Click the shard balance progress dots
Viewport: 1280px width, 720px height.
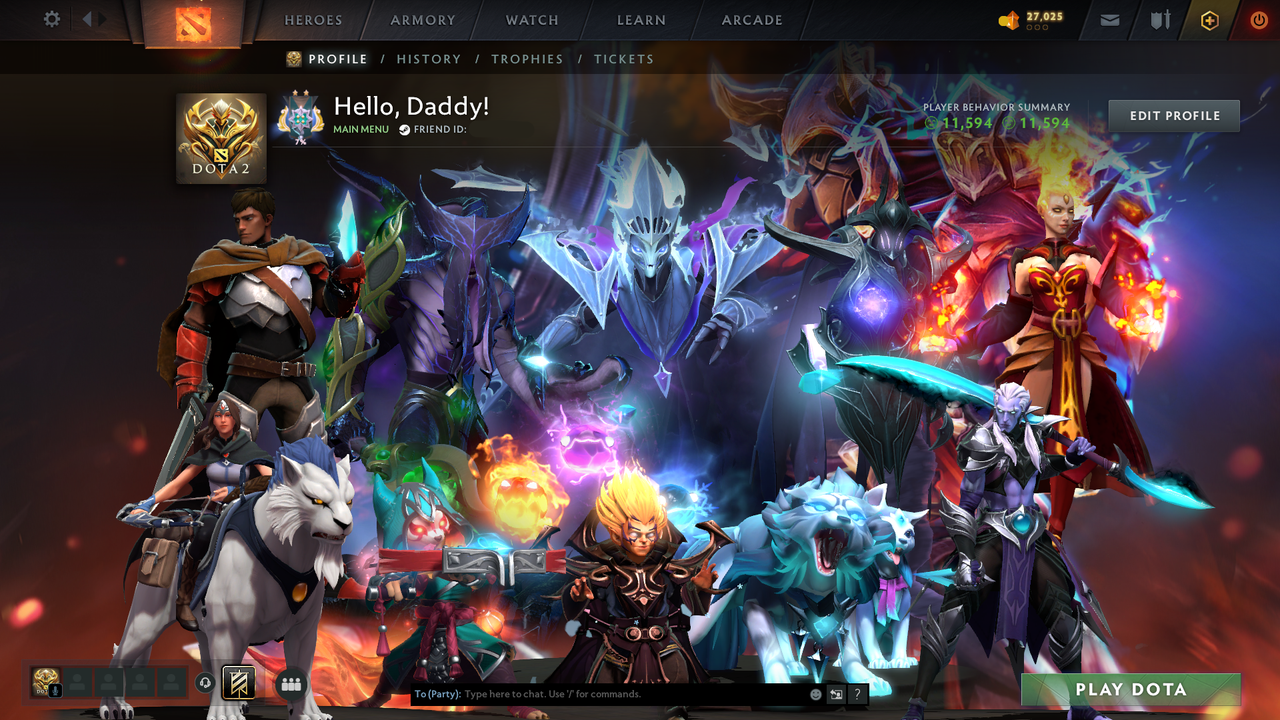tap(1038, 27)
